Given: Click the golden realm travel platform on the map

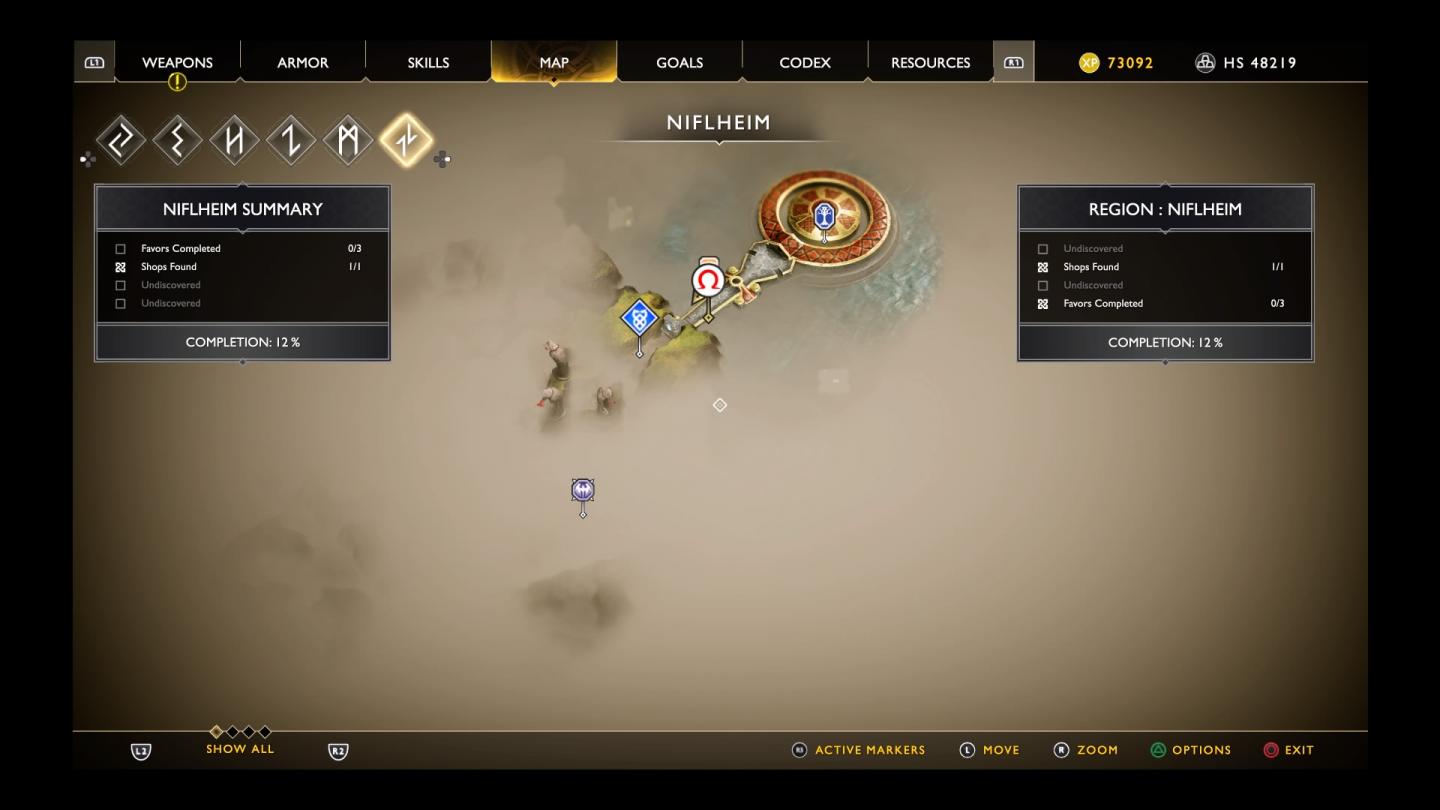Looking at the screenshot, I should (822, 215).
